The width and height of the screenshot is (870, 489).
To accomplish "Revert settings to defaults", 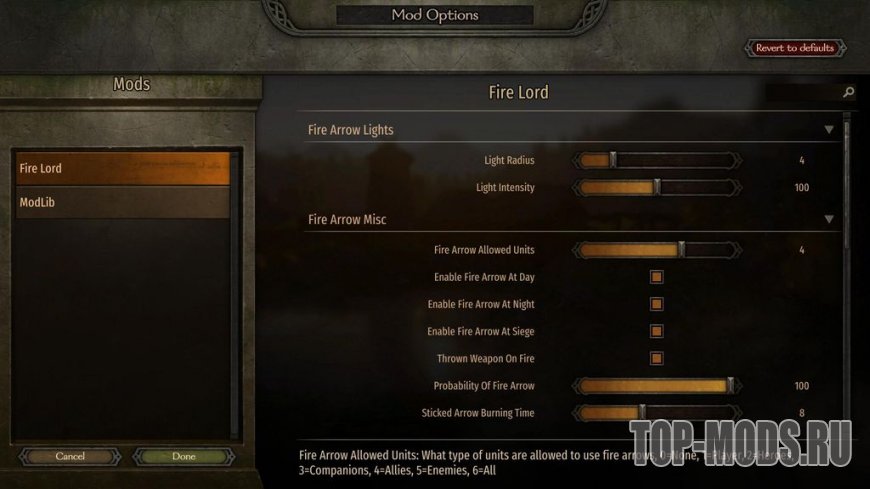I will (795, 48).
